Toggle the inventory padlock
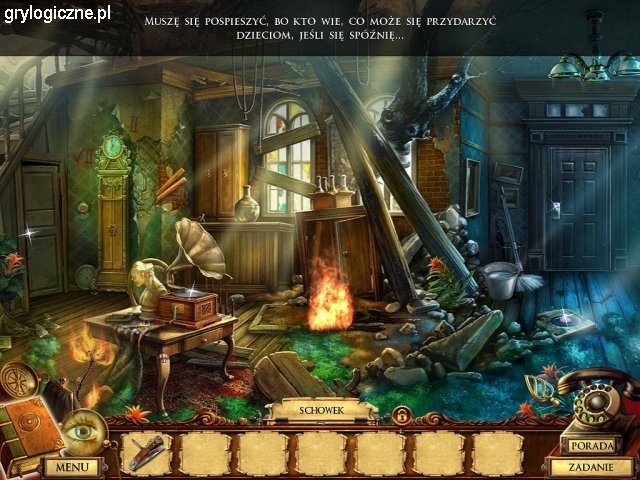This screenshot has width=640, height=480. [x=400, y=412]
